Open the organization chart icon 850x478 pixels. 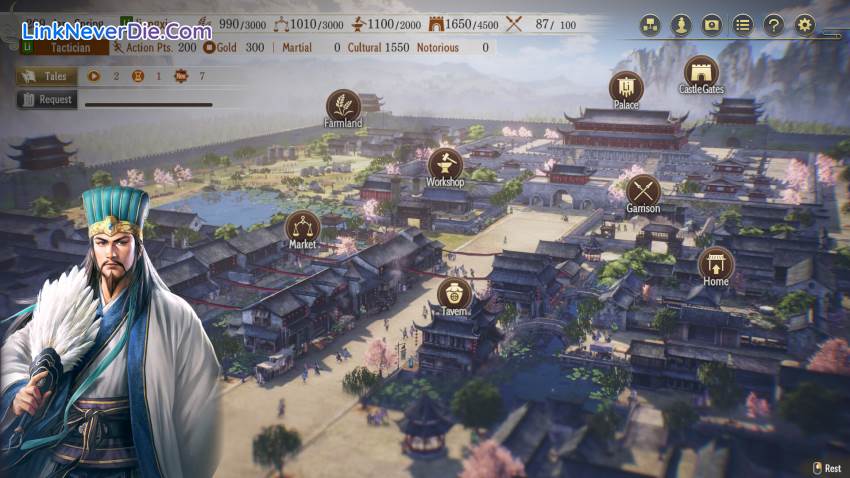[x=650, y=24]
